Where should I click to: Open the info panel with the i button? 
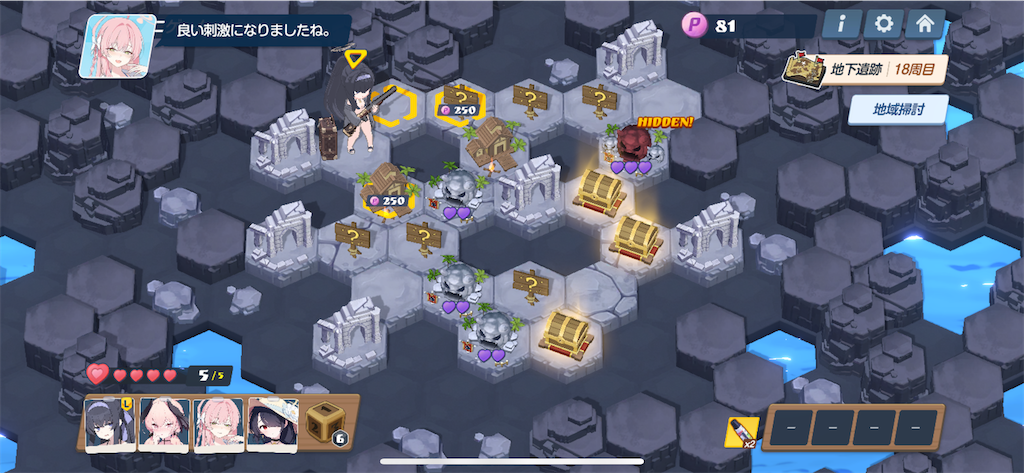[x=842, y=25]
